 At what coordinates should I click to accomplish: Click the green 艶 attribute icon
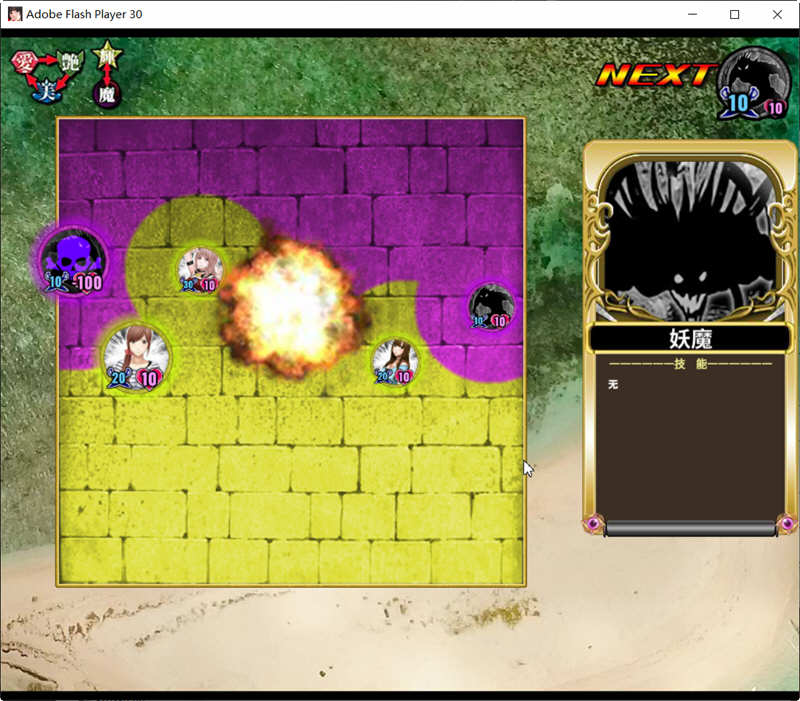pos(68,63)
